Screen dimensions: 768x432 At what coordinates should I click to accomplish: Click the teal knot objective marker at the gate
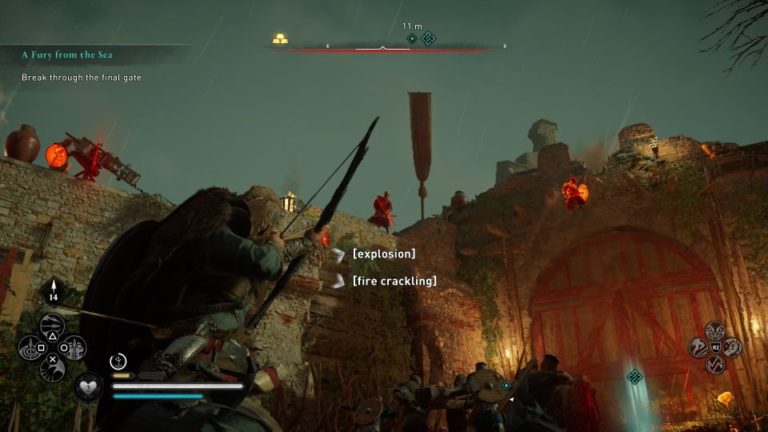[x=634, y=376]
